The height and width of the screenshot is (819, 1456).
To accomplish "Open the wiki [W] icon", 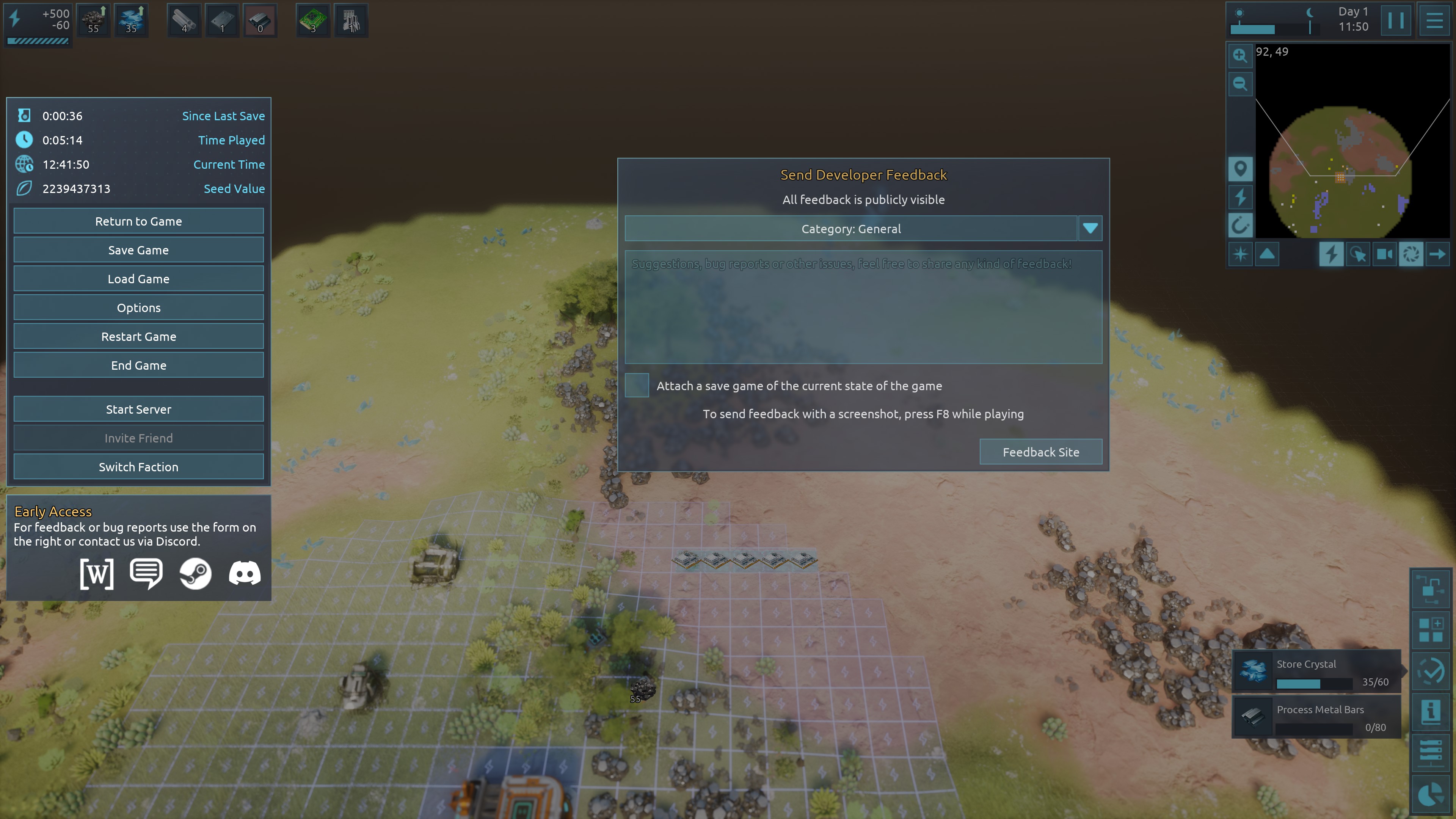I will [x=97, y=574].
